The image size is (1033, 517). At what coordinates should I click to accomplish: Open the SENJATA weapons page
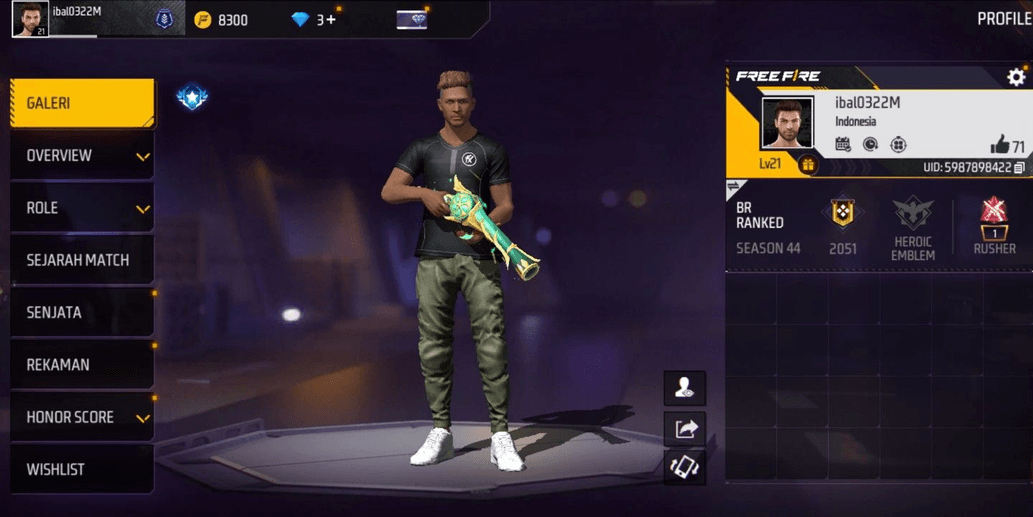tap(82, 313)
